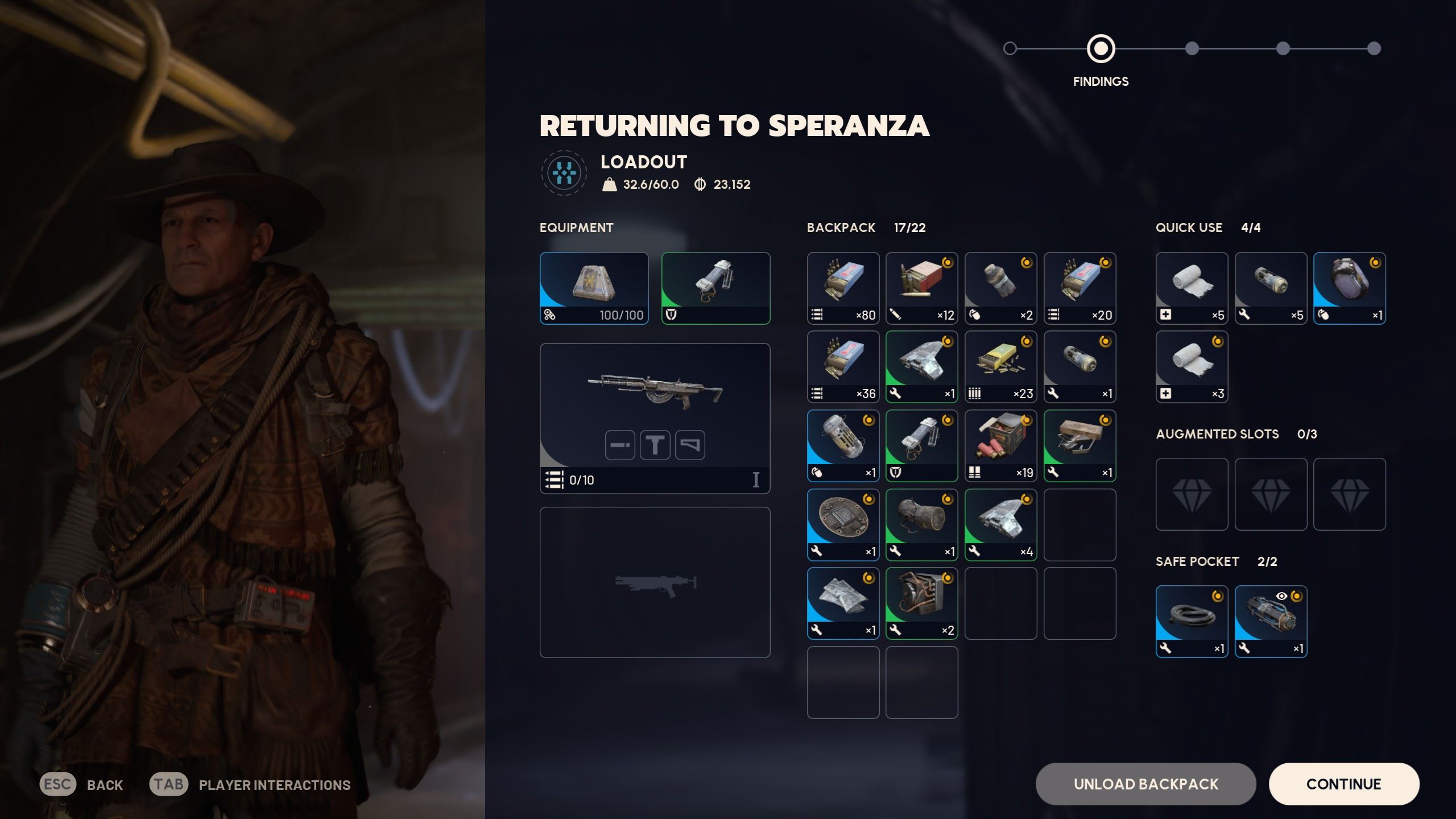Screen dimensions: 1456x819
Task: Choose the backpack ammo stack of 80
Action: 843,288
